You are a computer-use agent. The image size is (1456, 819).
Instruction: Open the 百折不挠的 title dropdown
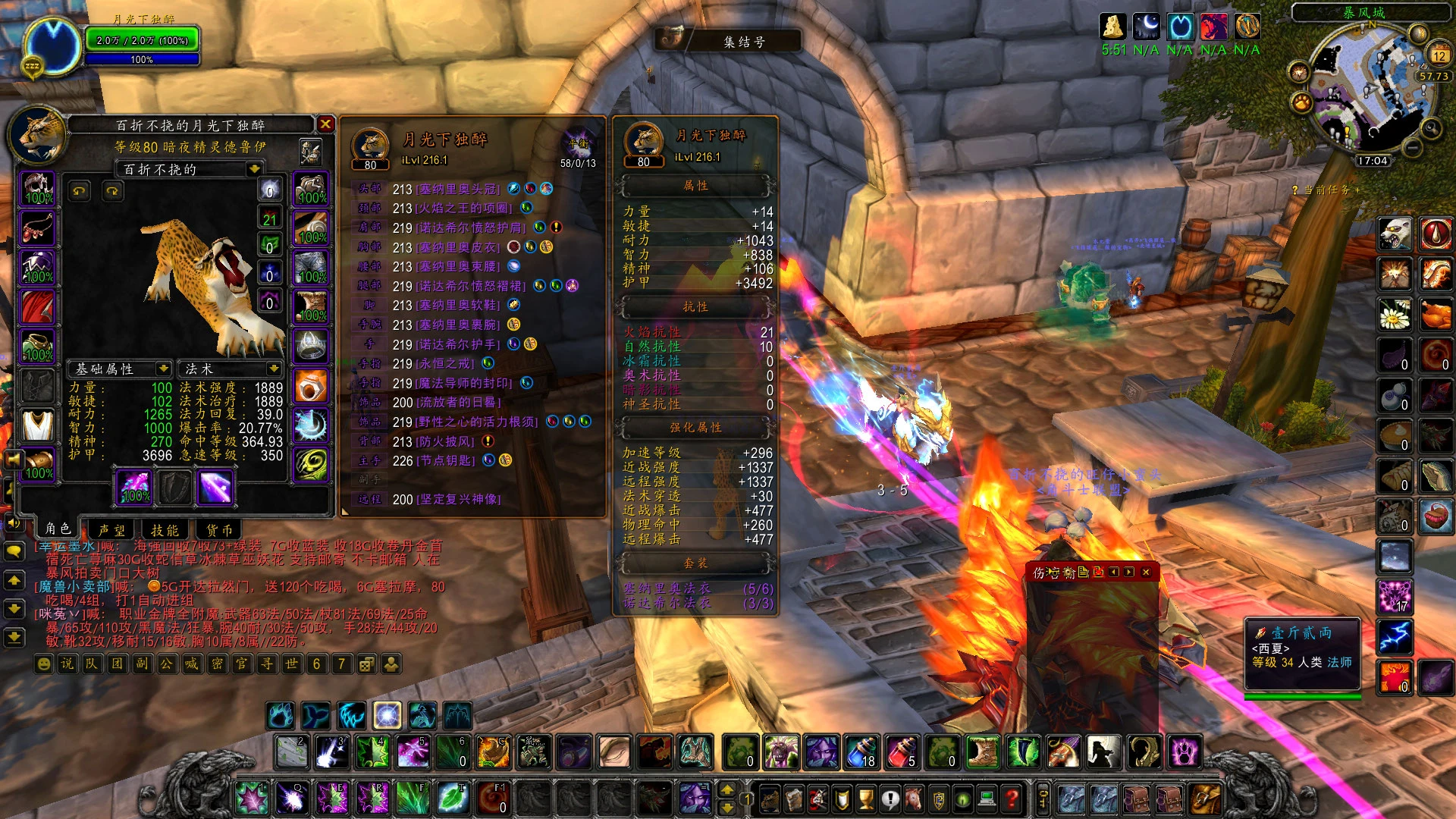[x=254, y=169]
